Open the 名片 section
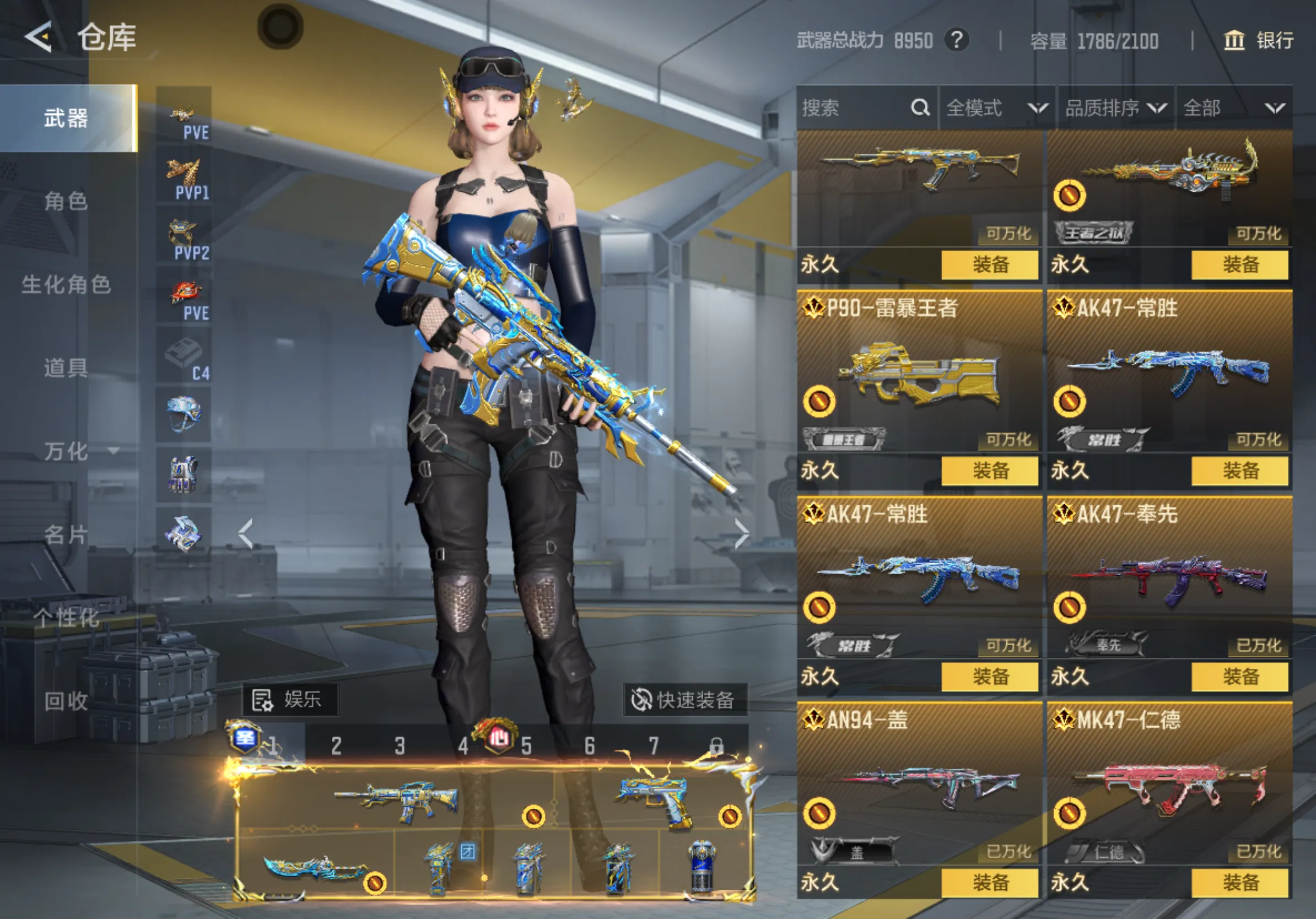The image size is (1316, 919). point(66,534)
